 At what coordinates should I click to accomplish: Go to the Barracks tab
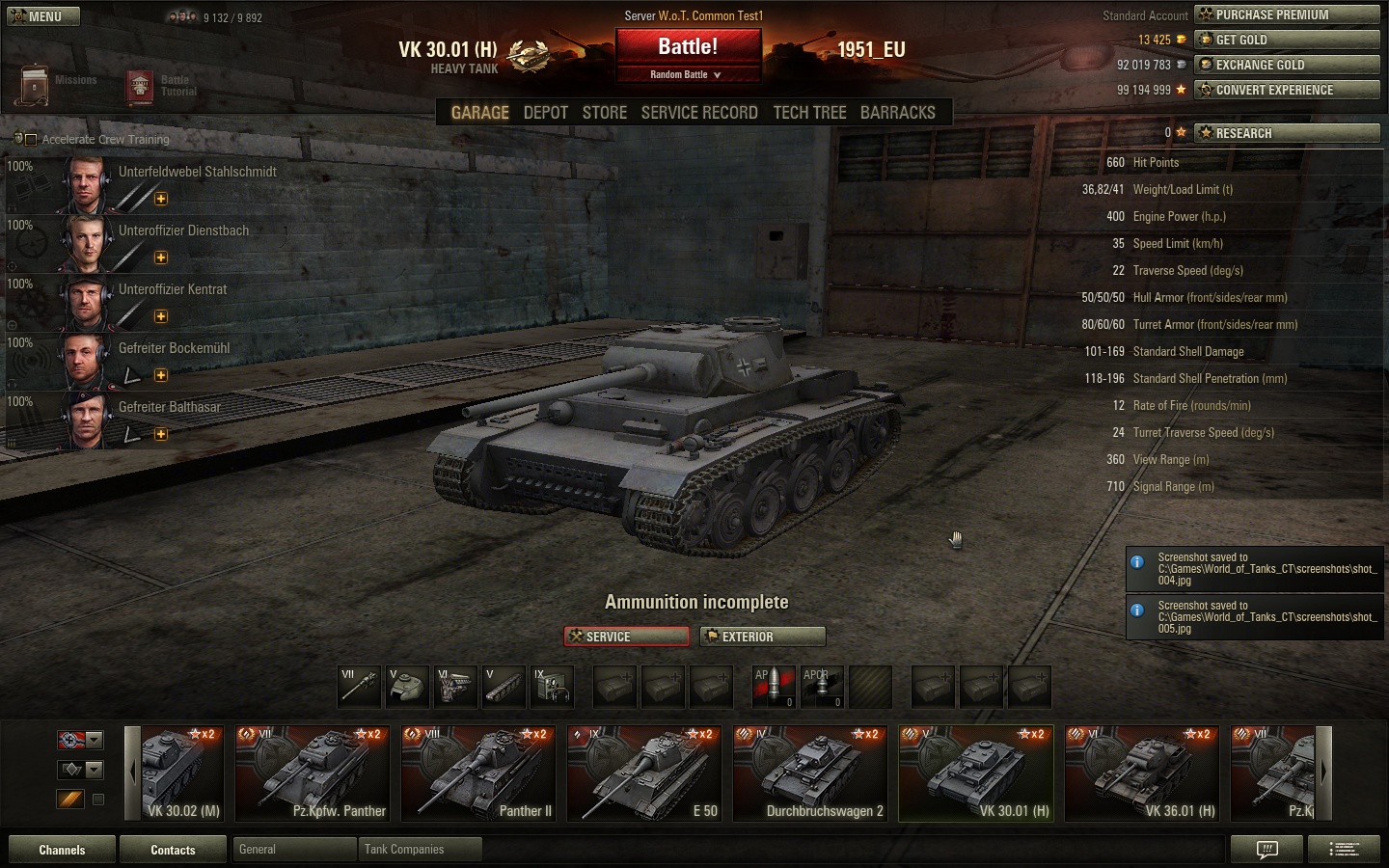(x=897, y=113)
